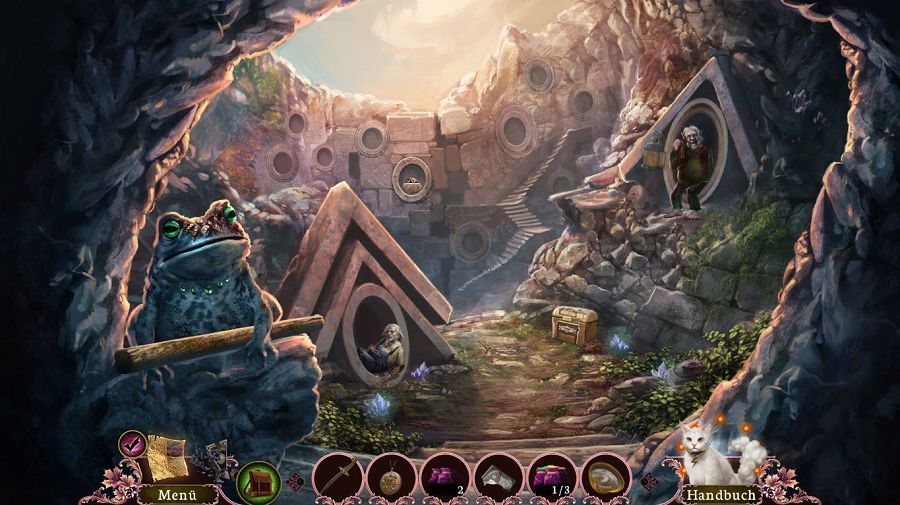Select the folded paper inventory item
Image resolution: width=900 pixels, height=505 pixels.
point(498,476)
